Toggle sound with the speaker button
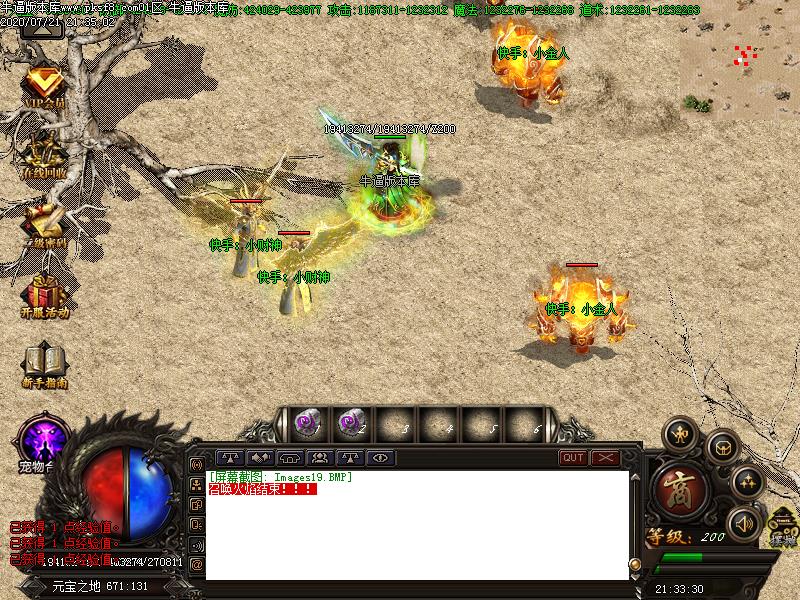This screenshot has height=600, width=800. click(743, 523)
